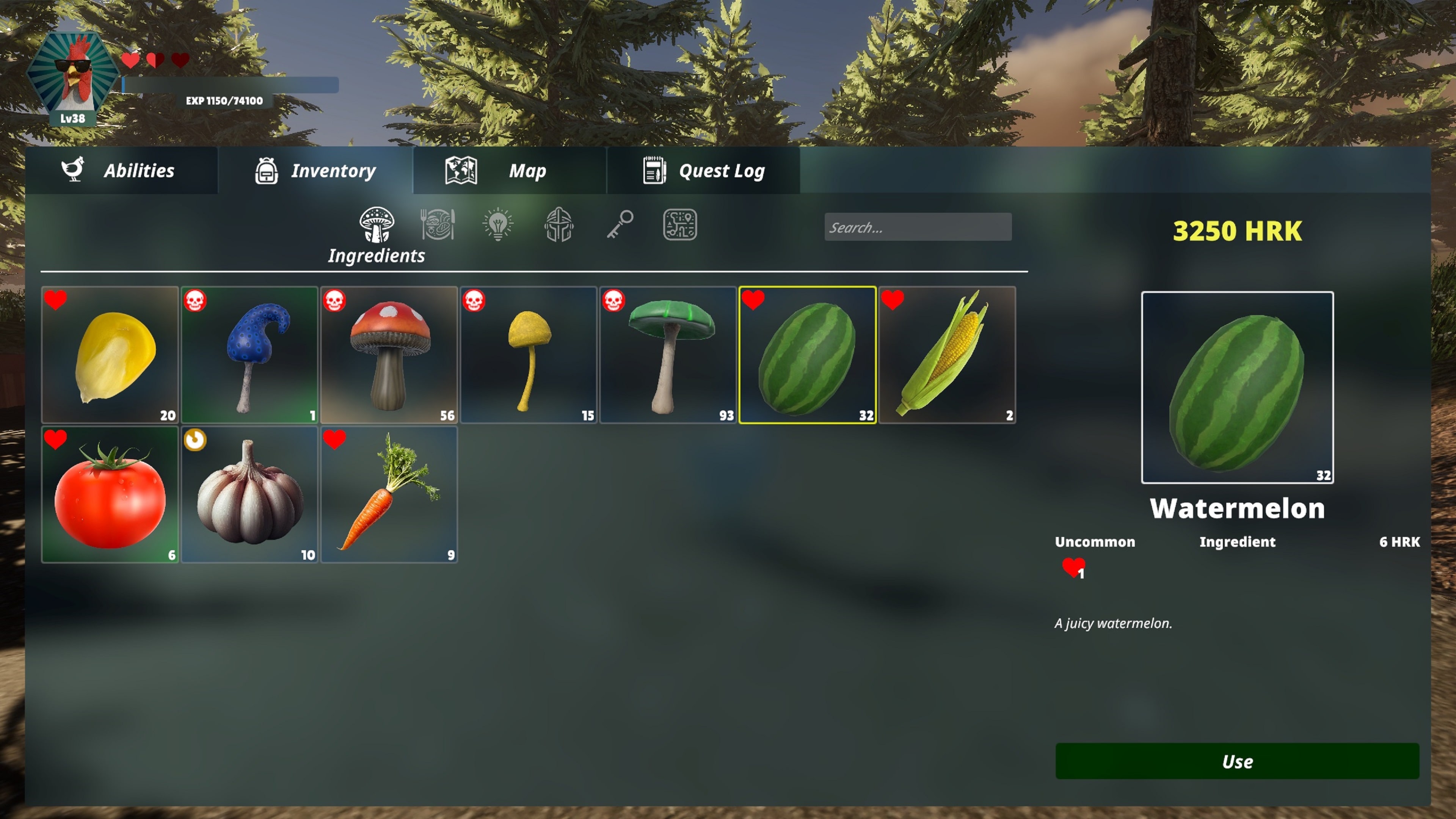Click the backpack icon on Inventory tab
This screenshot has height=819, width=1456.
pos(266,171)
